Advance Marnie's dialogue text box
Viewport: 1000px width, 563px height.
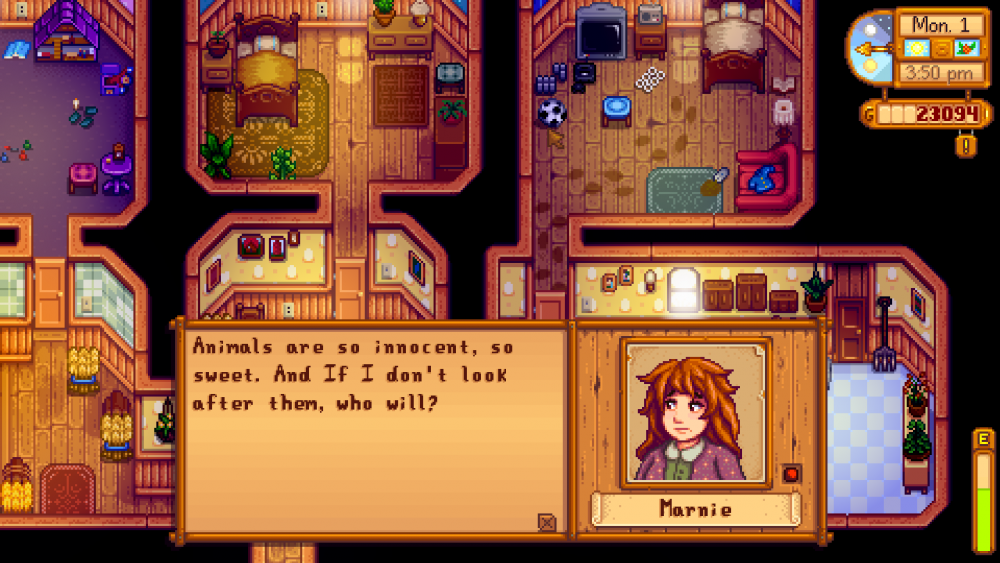(372, 428)
